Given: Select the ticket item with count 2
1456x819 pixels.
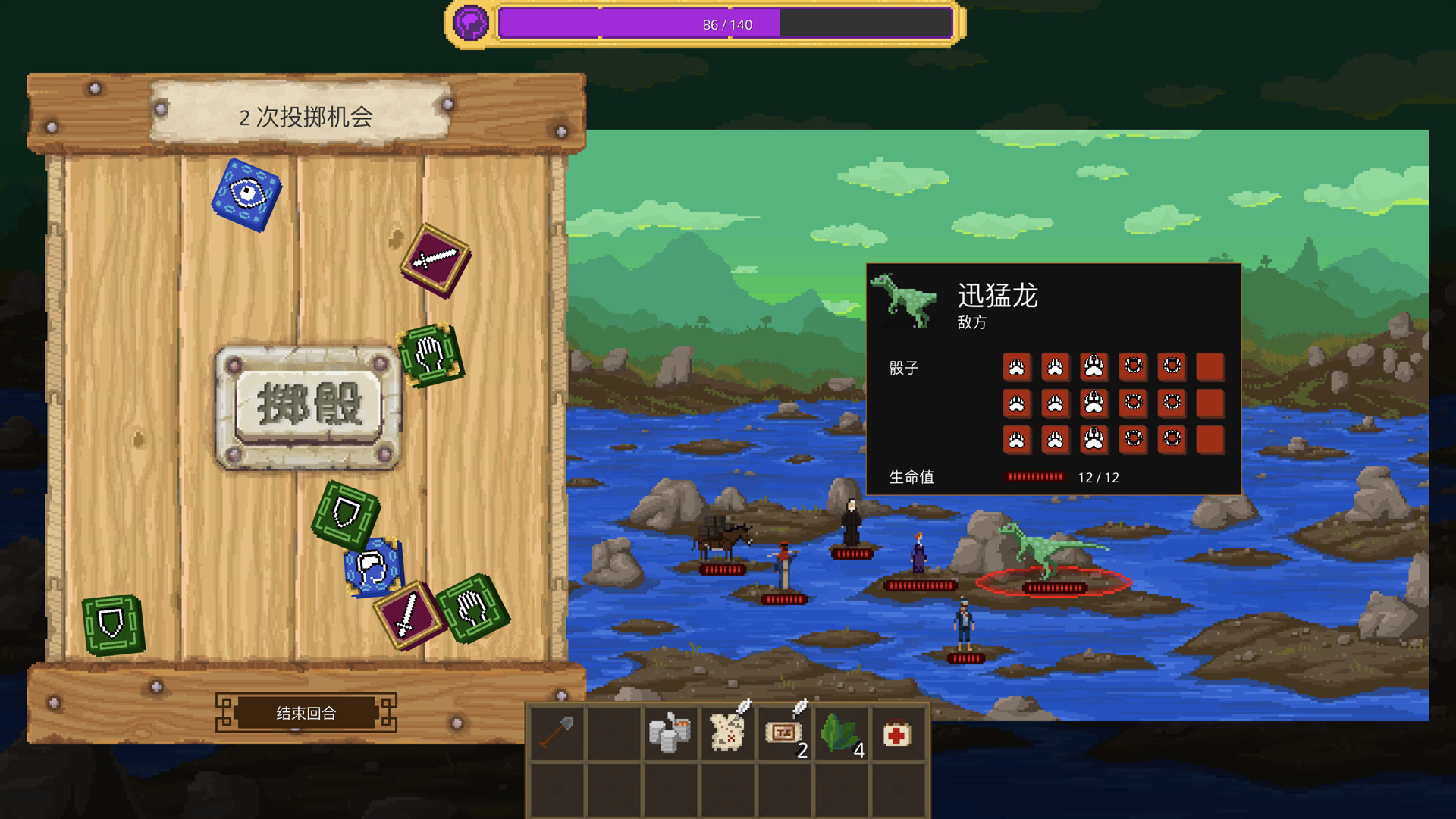Looking at the screenshot, I should coord(784,732).
